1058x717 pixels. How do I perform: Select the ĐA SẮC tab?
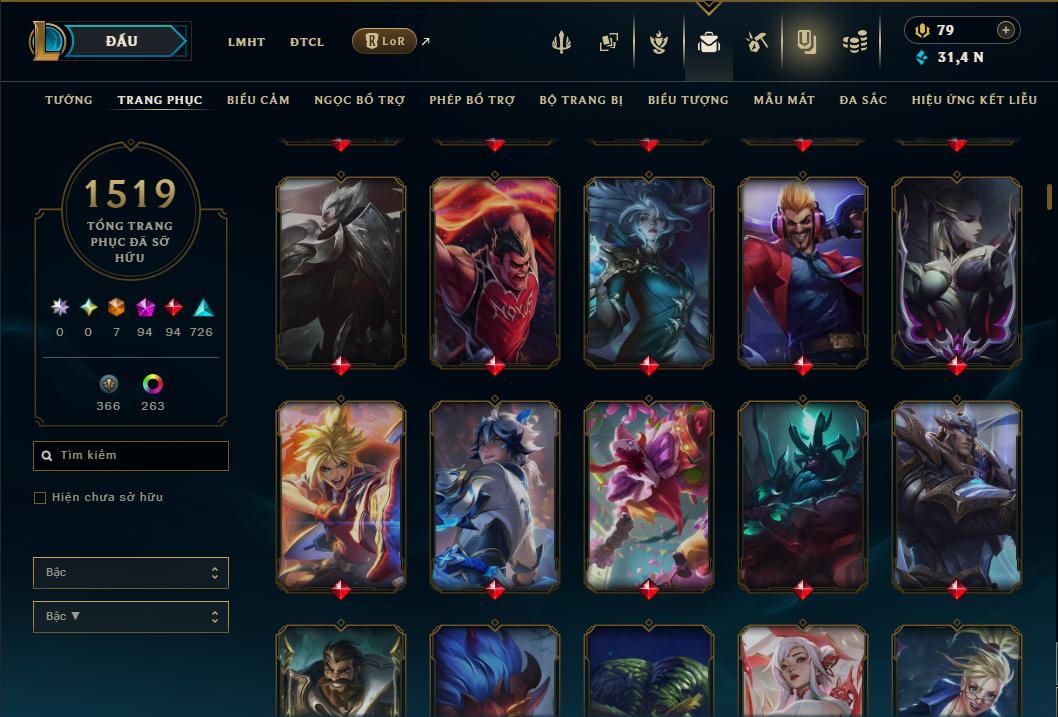(x=863, y=100)
